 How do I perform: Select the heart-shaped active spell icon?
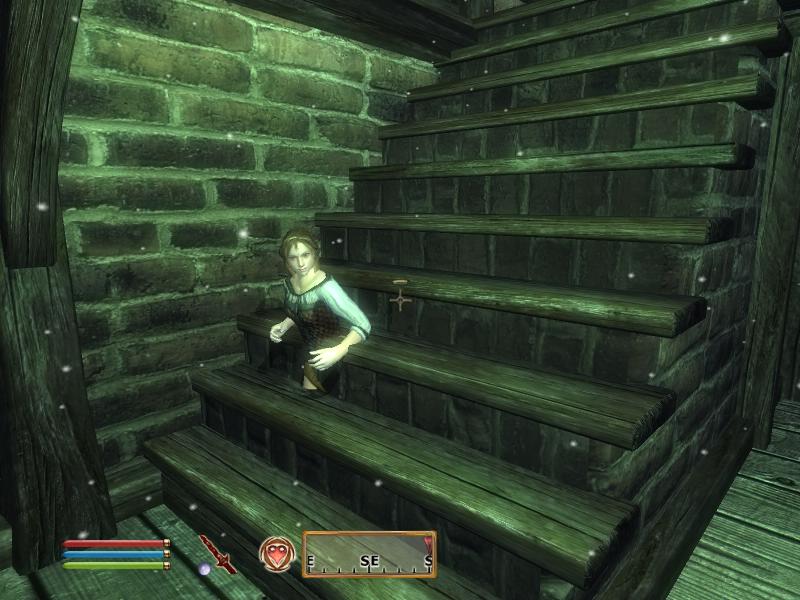click(275, 553)
